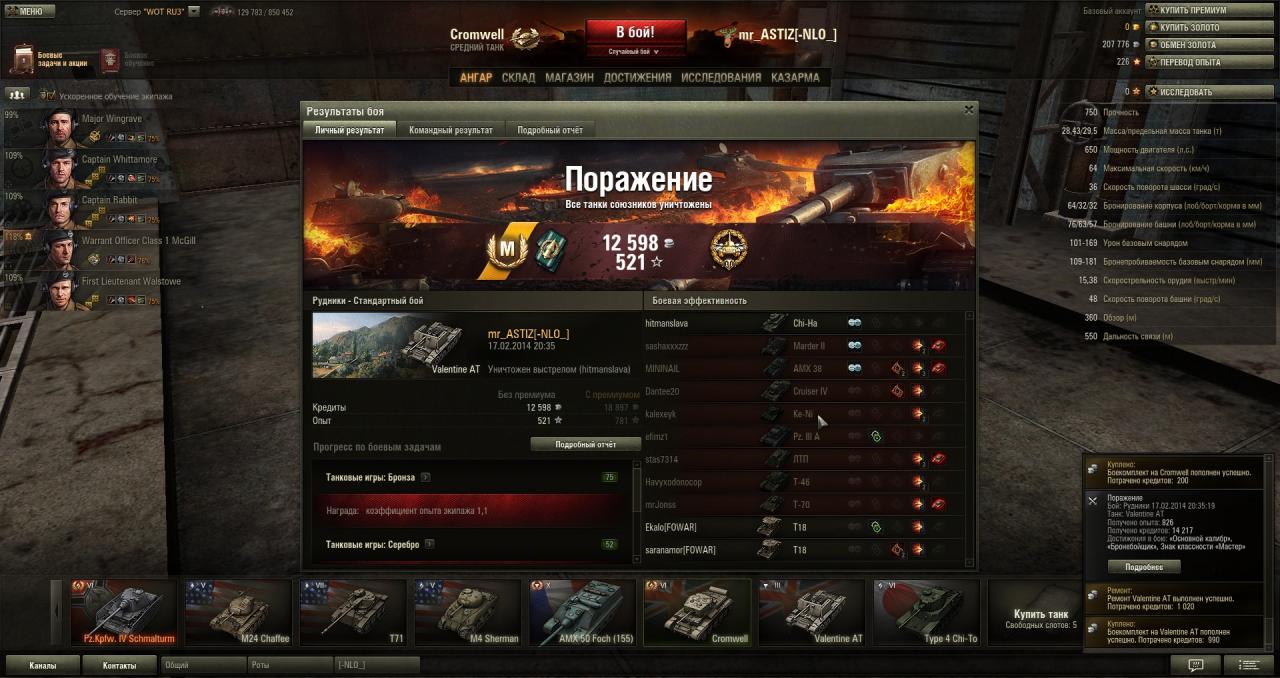Viewport: 1280px width, 678px height.
Task: Open the Подробный отчёт tab
Action: [550, 130]
